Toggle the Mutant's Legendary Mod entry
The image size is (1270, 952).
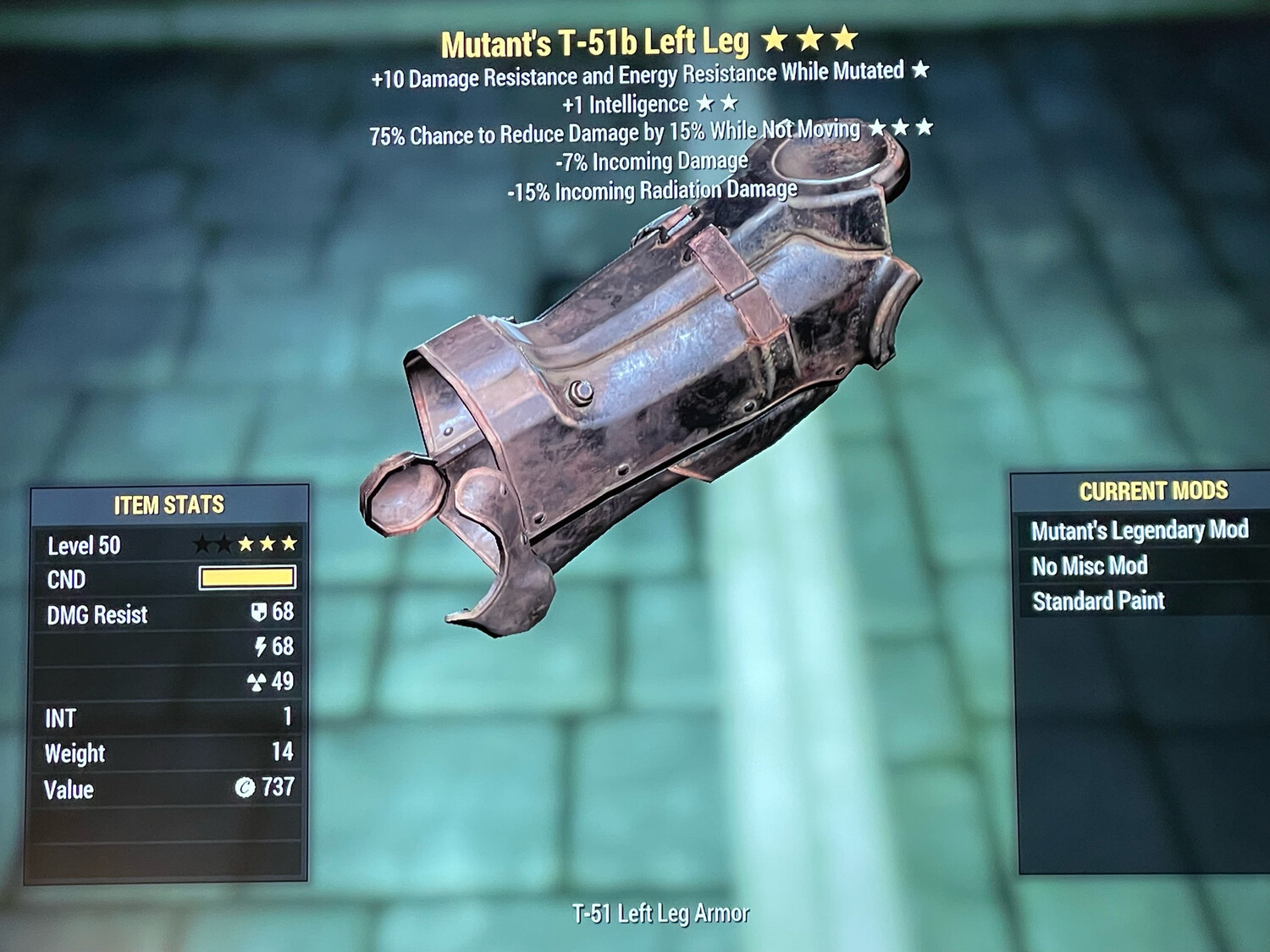pyautogui.click(x=1141, y=531)
